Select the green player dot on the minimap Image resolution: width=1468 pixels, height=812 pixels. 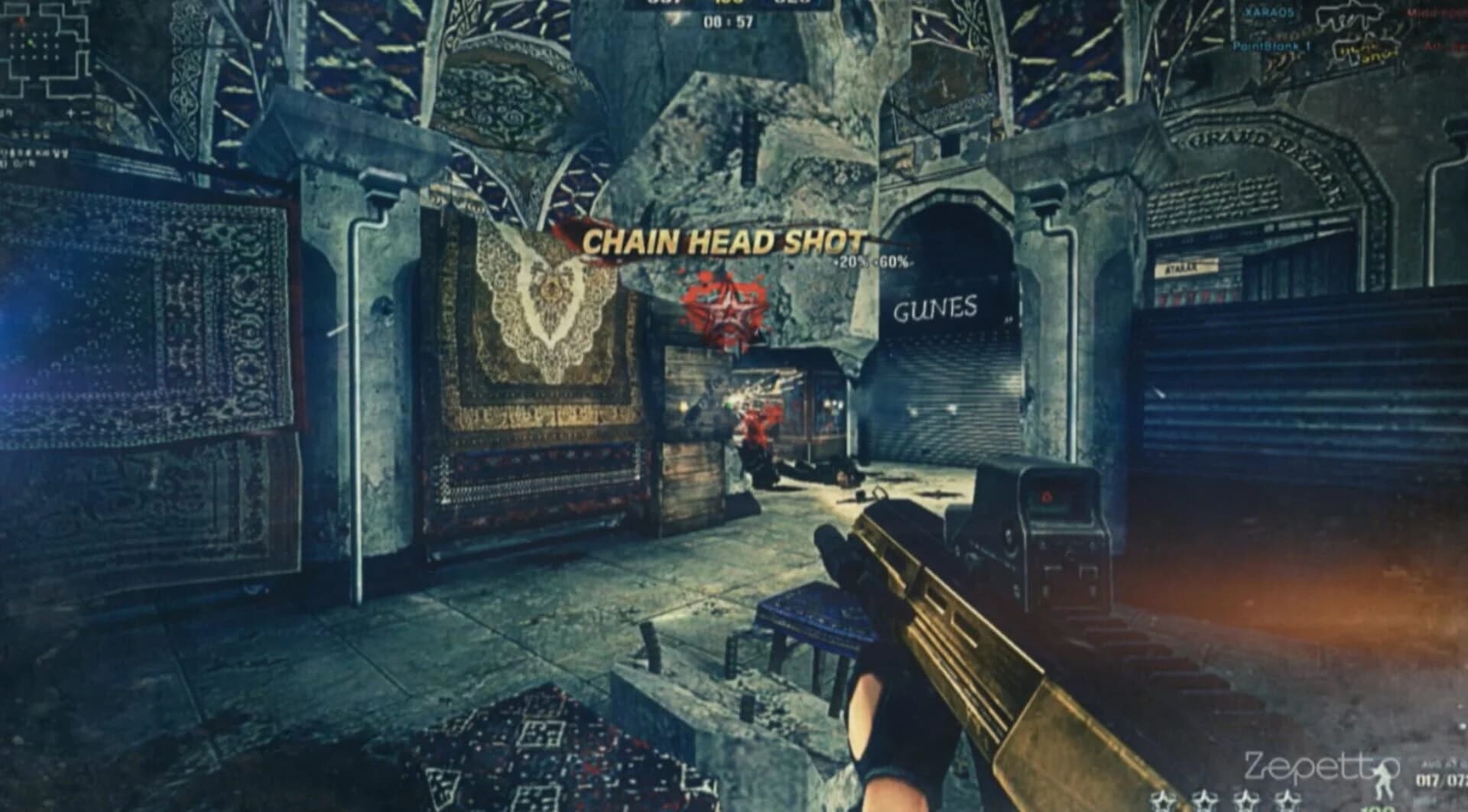click(x=31, y=43)
